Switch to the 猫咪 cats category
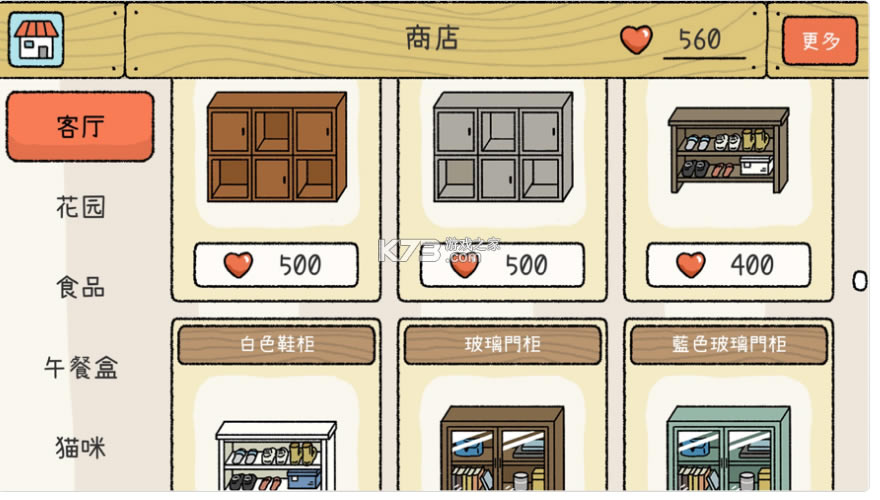 point(80,447)
